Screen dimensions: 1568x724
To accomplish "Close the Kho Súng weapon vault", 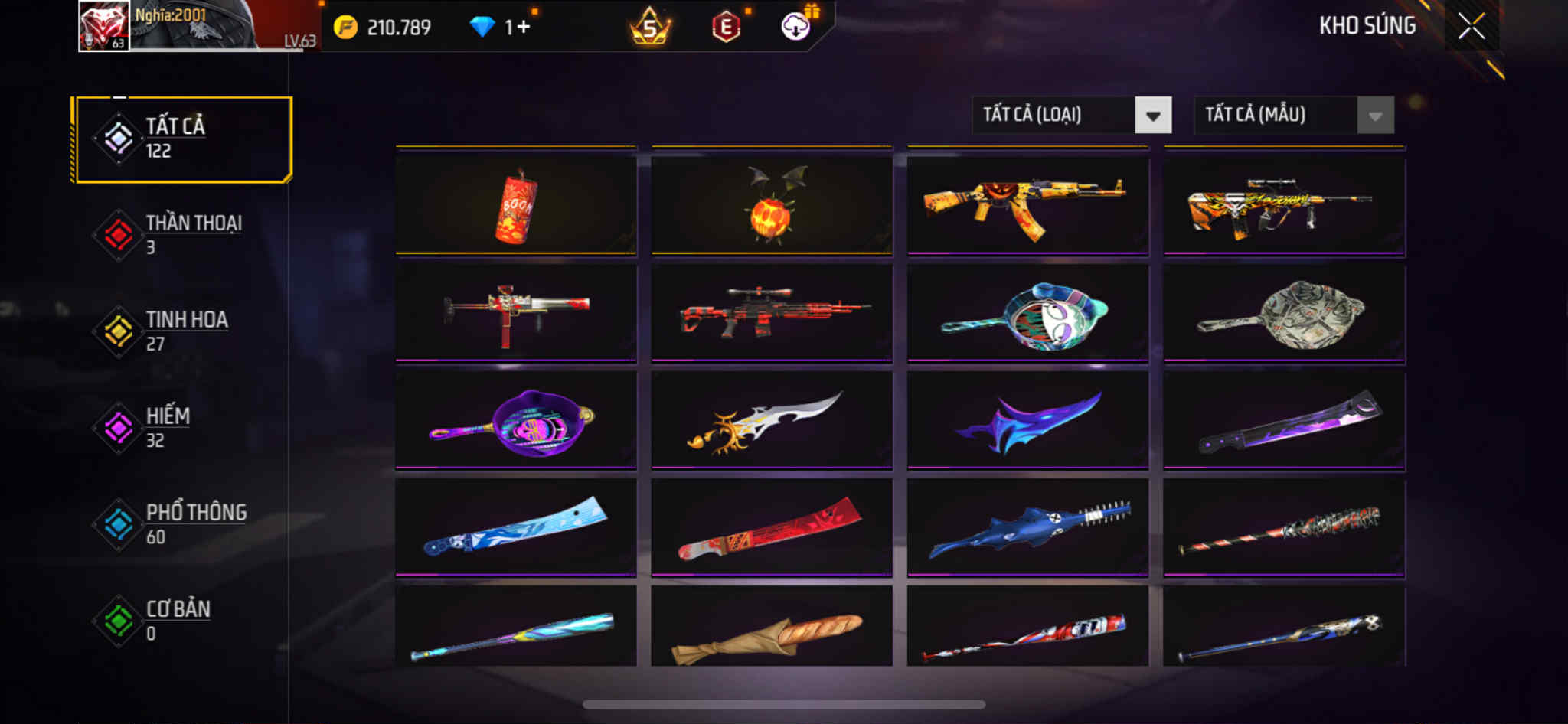I will (x=1471, y=27).
